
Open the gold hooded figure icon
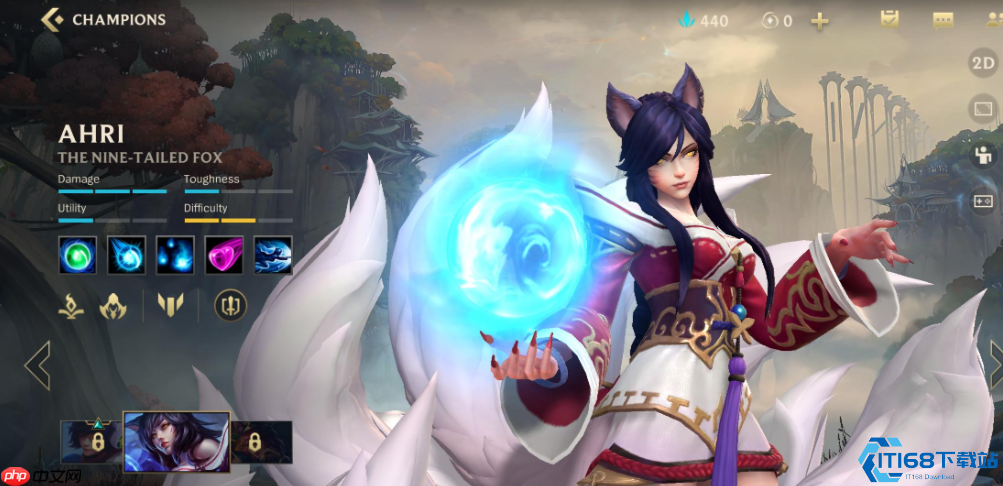coord(112,305)
